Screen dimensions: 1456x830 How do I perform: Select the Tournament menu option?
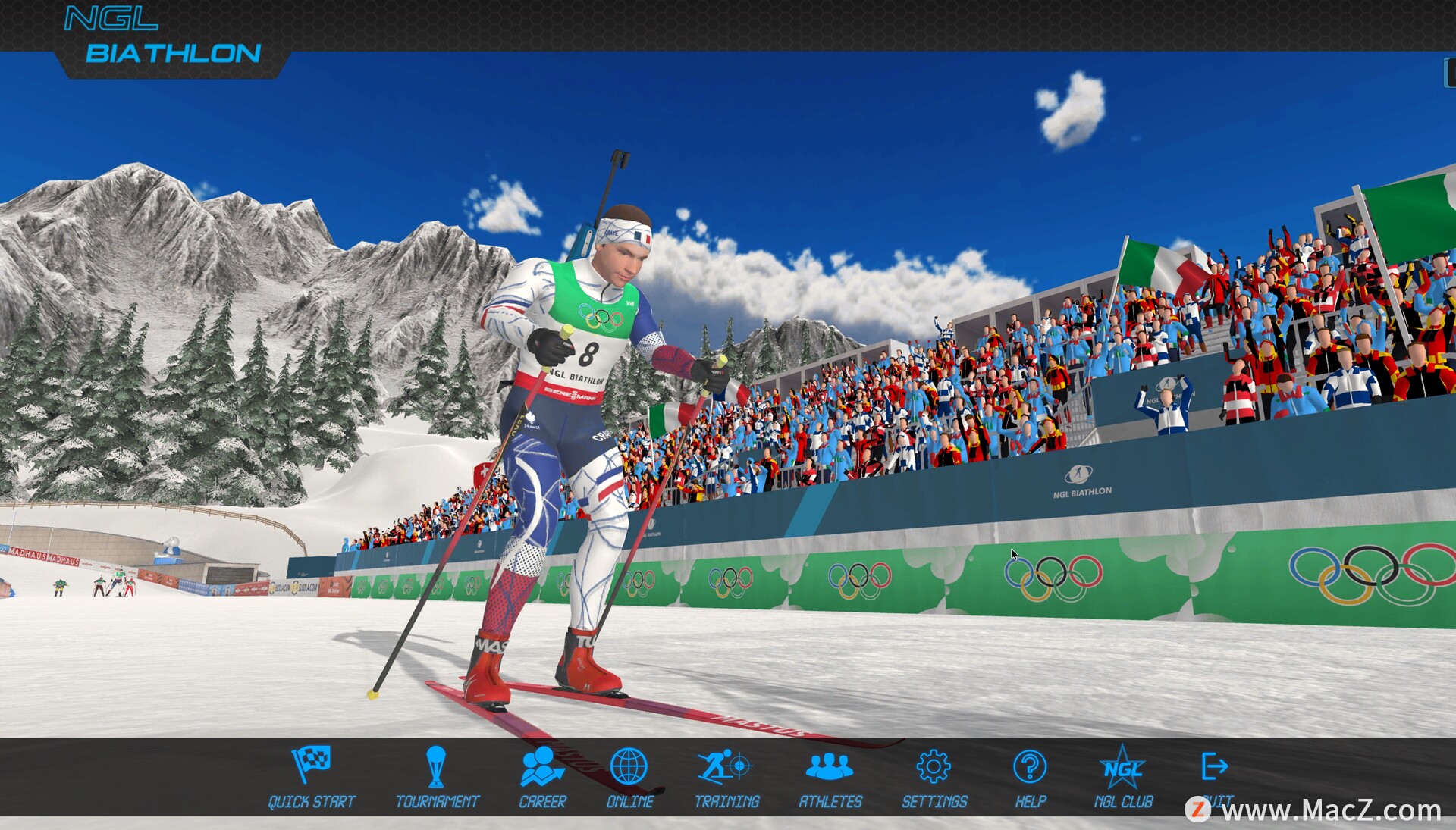coord(437,776)
